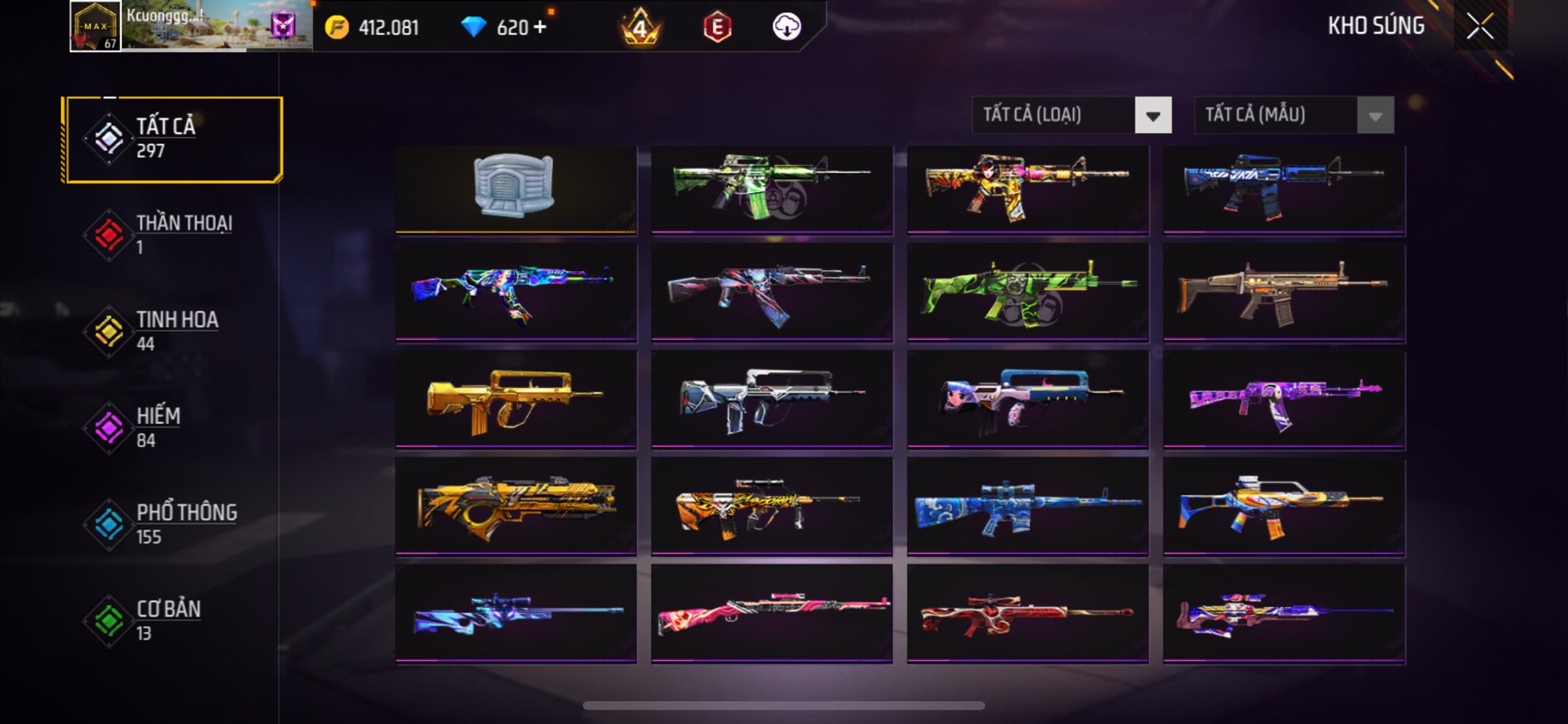Add diamonds with the plus button

coord(541,28)
